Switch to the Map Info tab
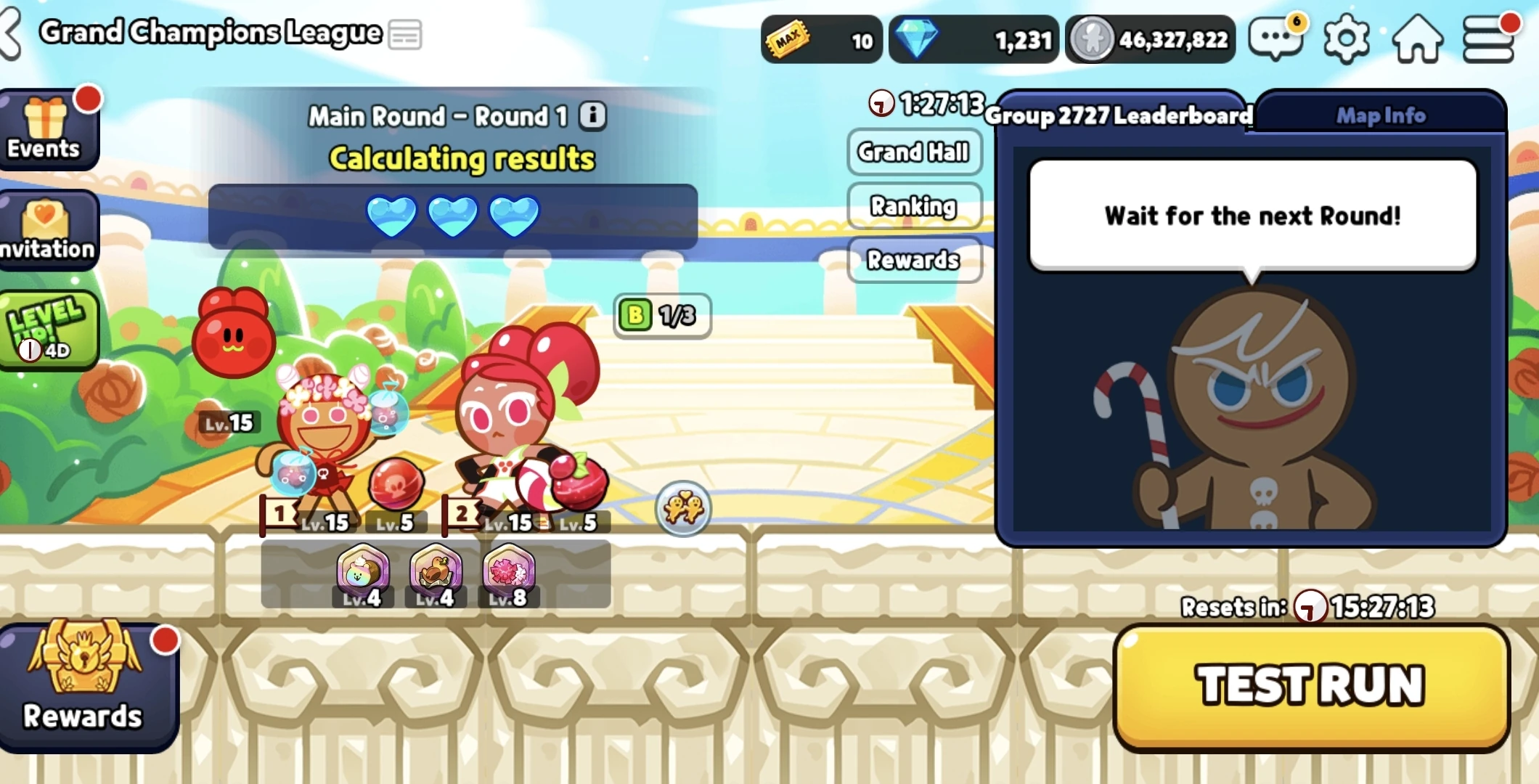 pos(1379,115)
